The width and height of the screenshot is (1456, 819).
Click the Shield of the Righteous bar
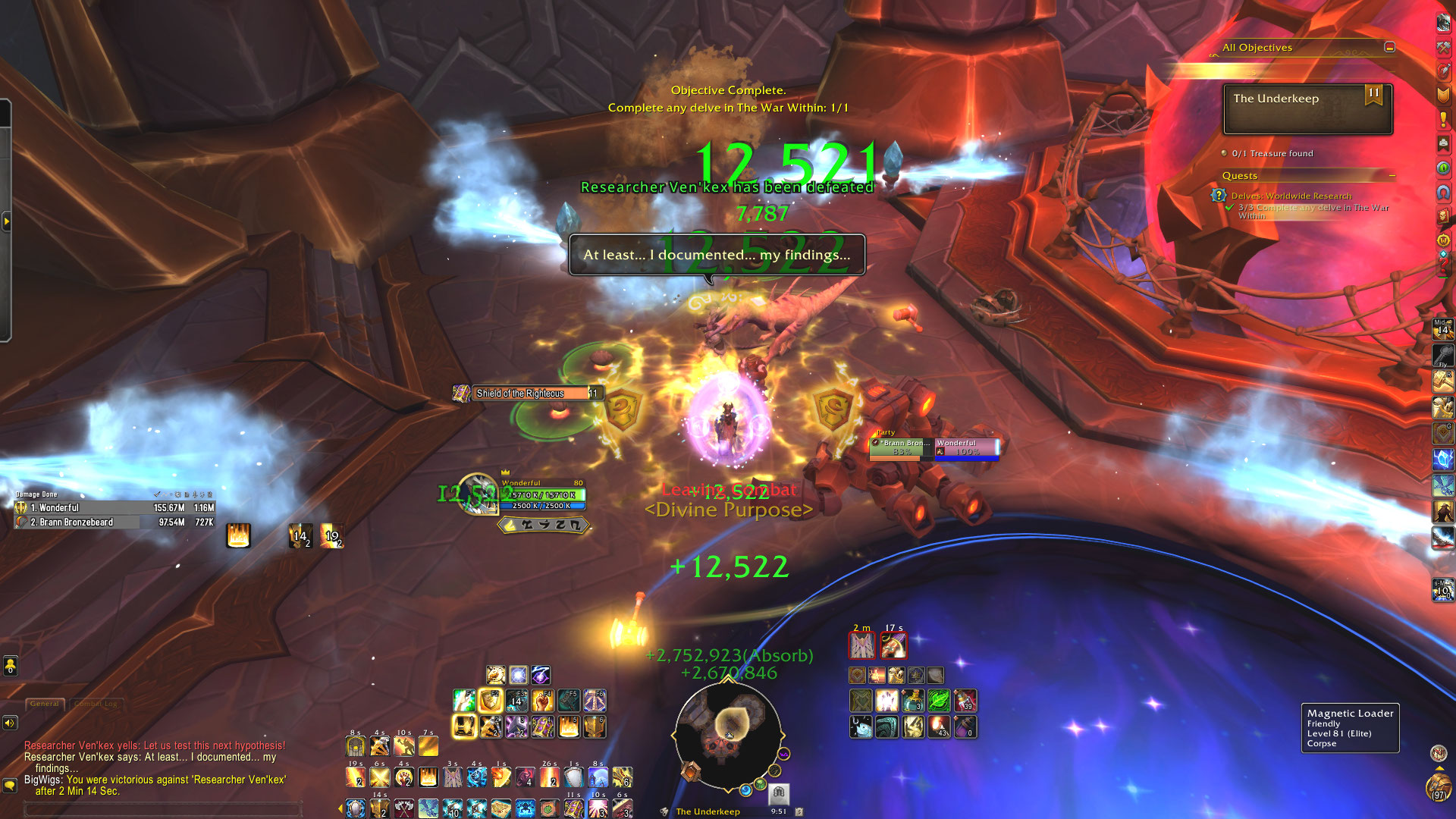point(530,393)
